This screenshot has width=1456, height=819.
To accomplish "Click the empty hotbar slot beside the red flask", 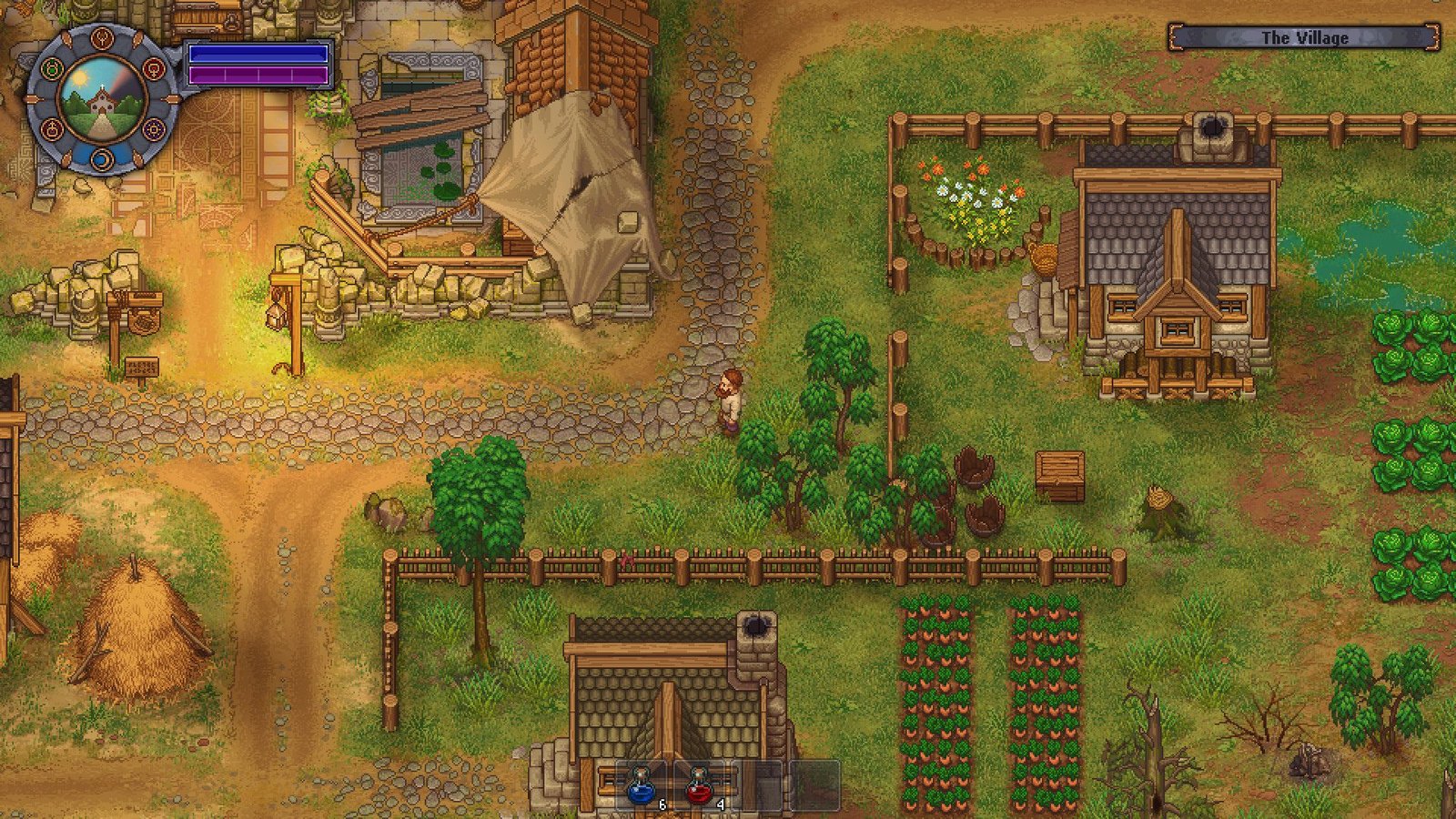I will coord(755,784).
